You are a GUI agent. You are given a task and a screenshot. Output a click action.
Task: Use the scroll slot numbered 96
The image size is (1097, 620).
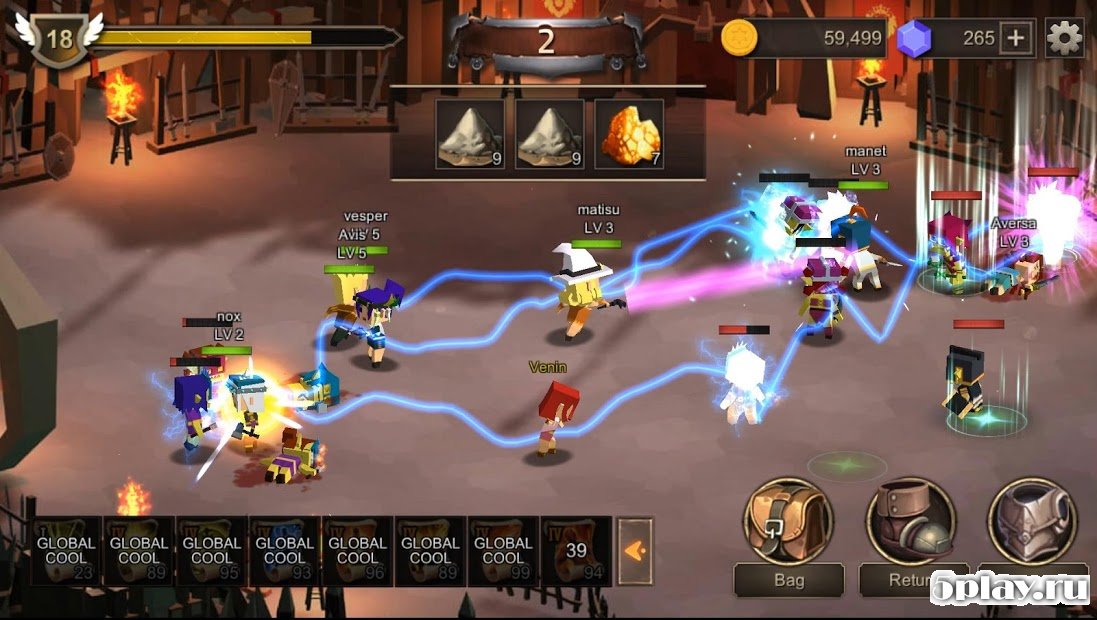pos(358,550)
